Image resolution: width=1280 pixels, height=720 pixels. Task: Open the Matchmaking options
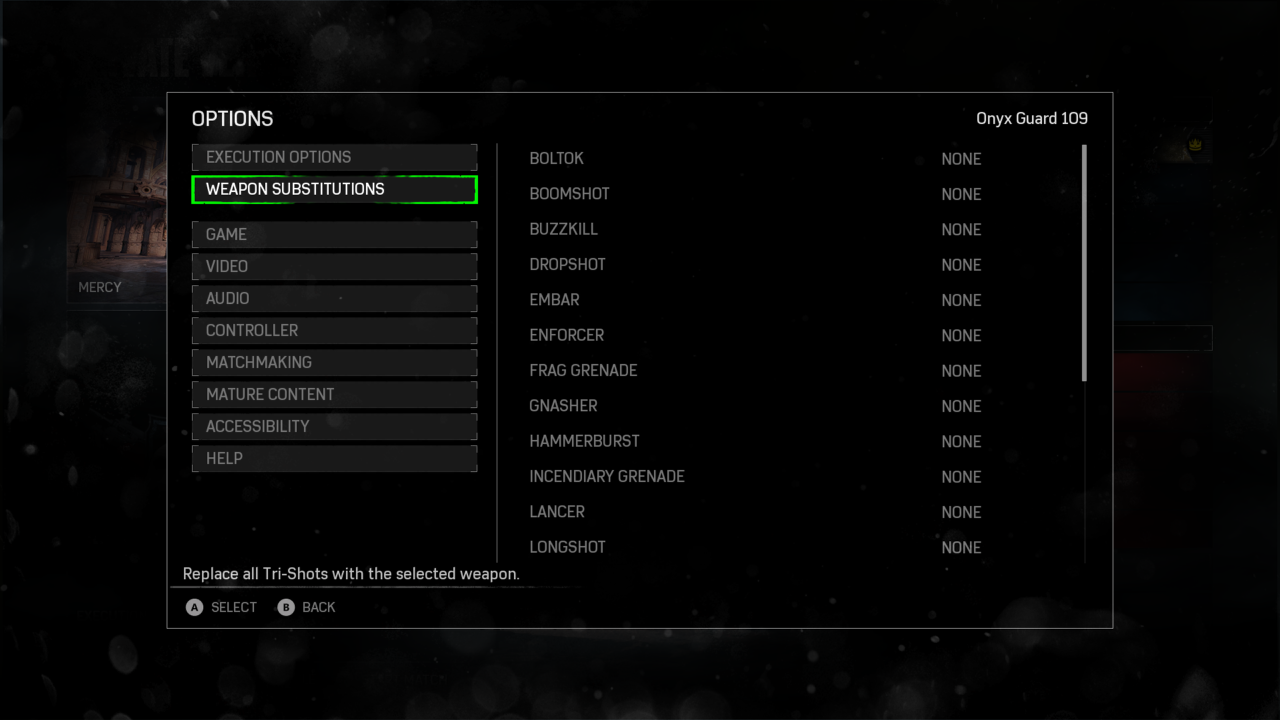click(334, 362)
